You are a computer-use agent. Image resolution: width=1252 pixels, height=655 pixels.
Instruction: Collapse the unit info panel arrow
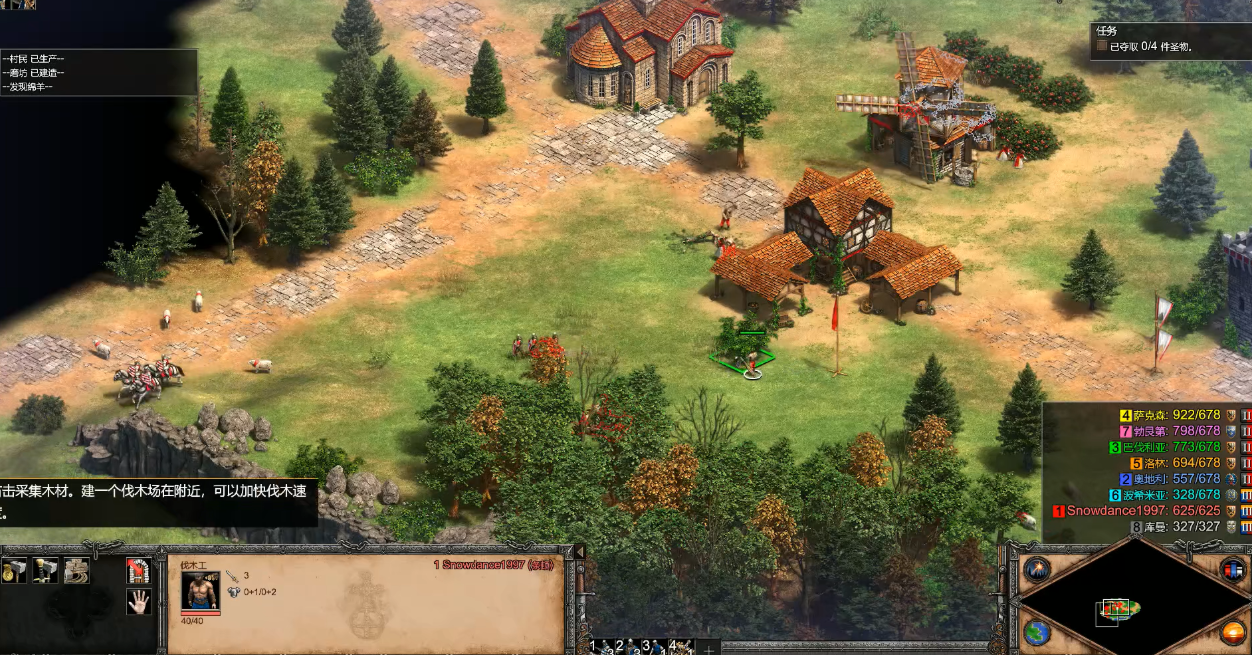tap(577, 552)
